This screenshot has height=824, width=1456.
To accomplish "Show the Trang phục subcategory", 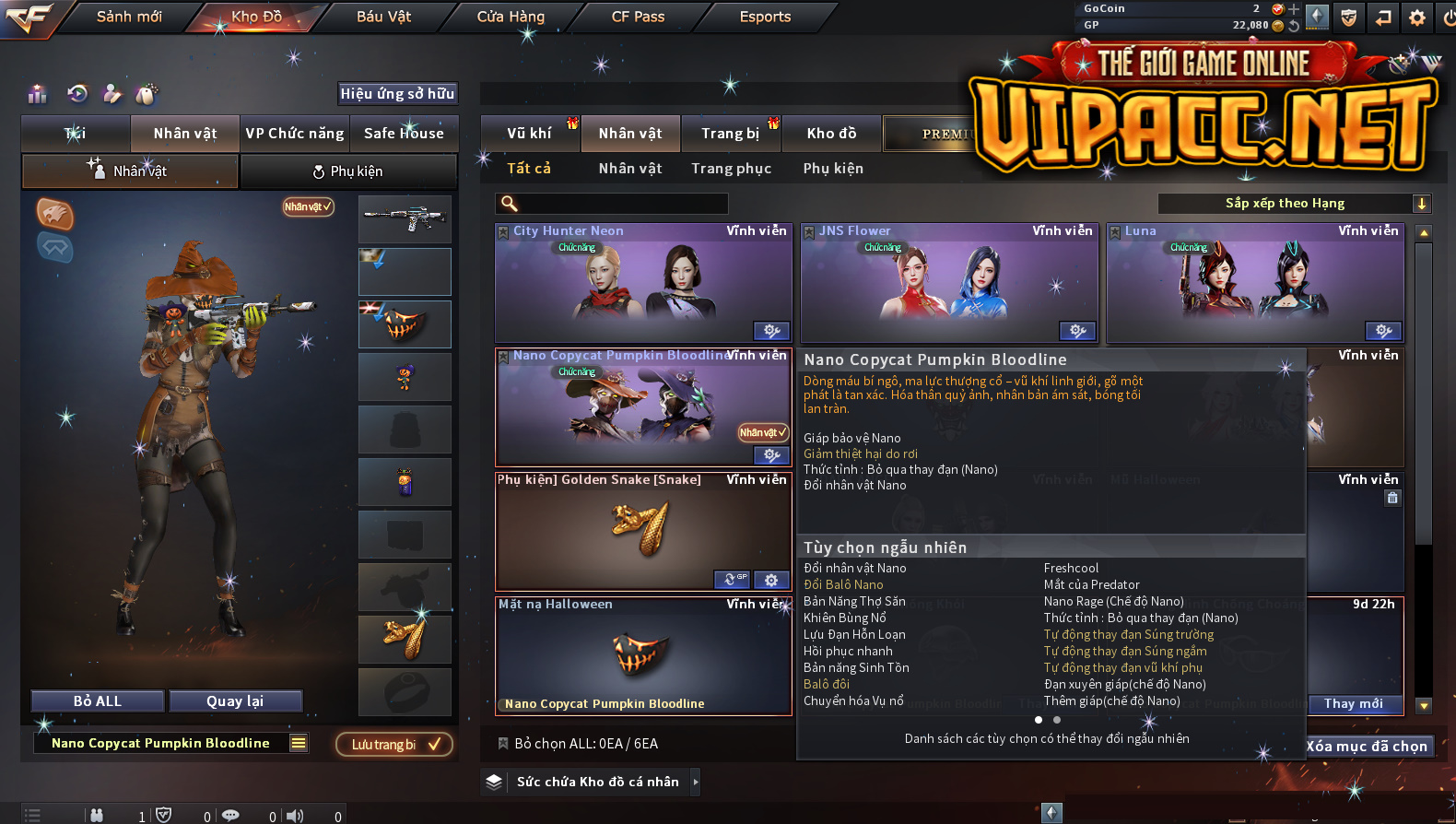I will [732, 169].
